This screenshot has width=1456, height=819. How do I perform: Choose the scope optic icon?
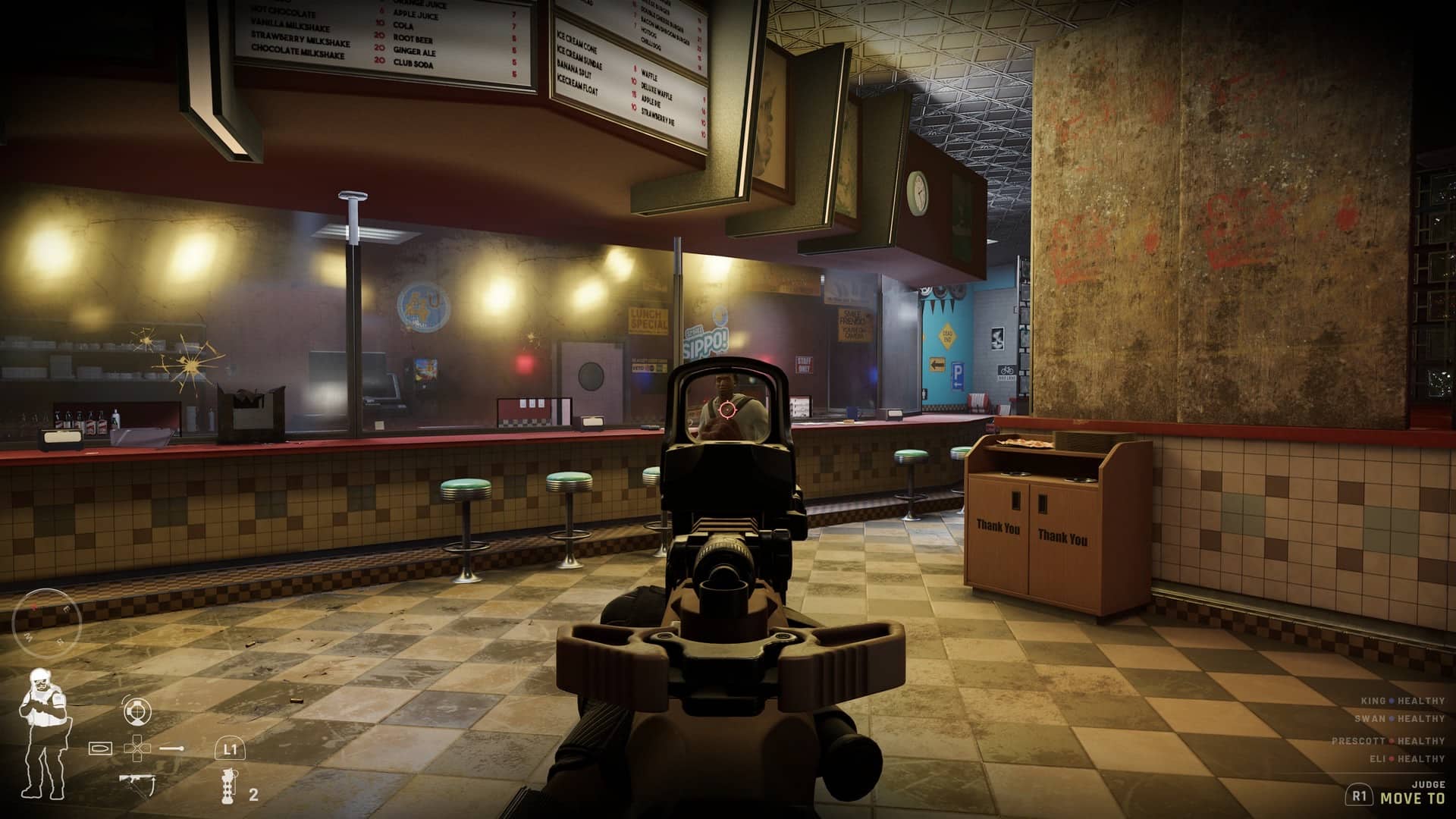pos(137,711)
